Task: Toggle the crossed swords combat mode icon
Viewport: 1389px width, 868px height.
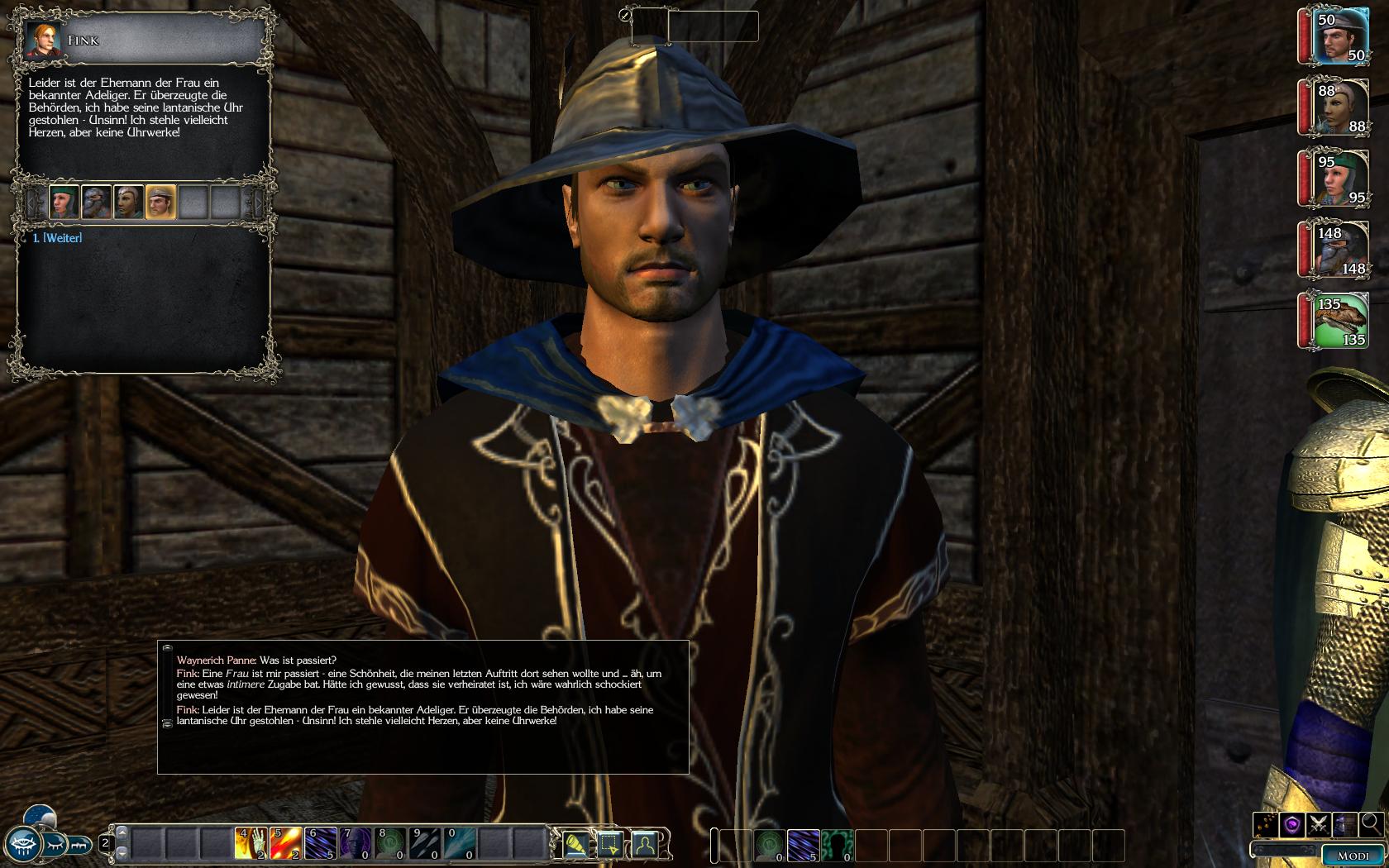Action: (1319, 823)
